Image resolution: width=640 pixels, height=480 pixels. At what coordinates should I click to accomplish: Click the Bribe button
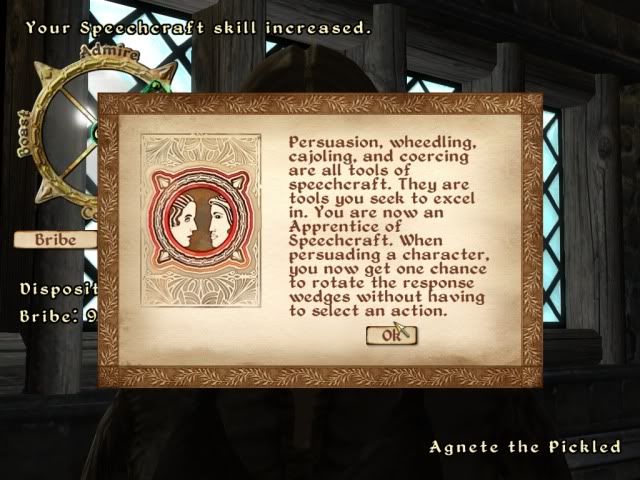click(x=55, y=240)
